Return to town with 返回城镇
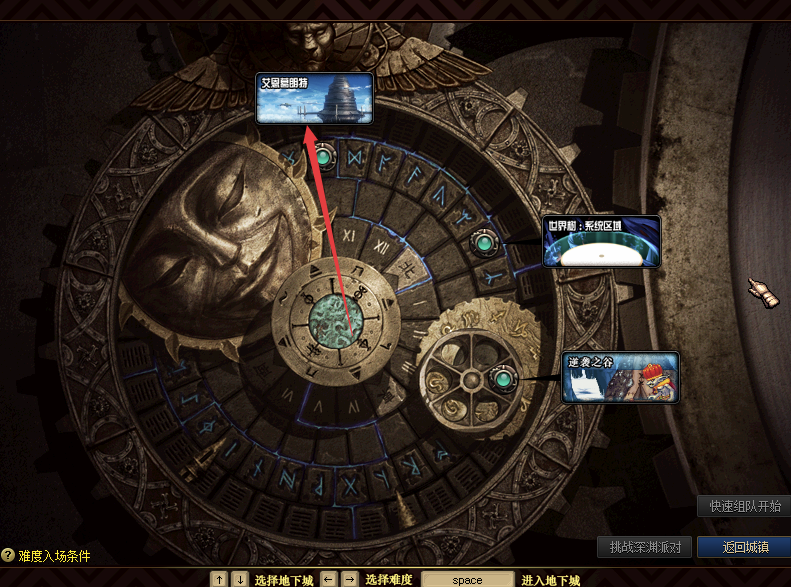791x587 pixels. [744, 547]
